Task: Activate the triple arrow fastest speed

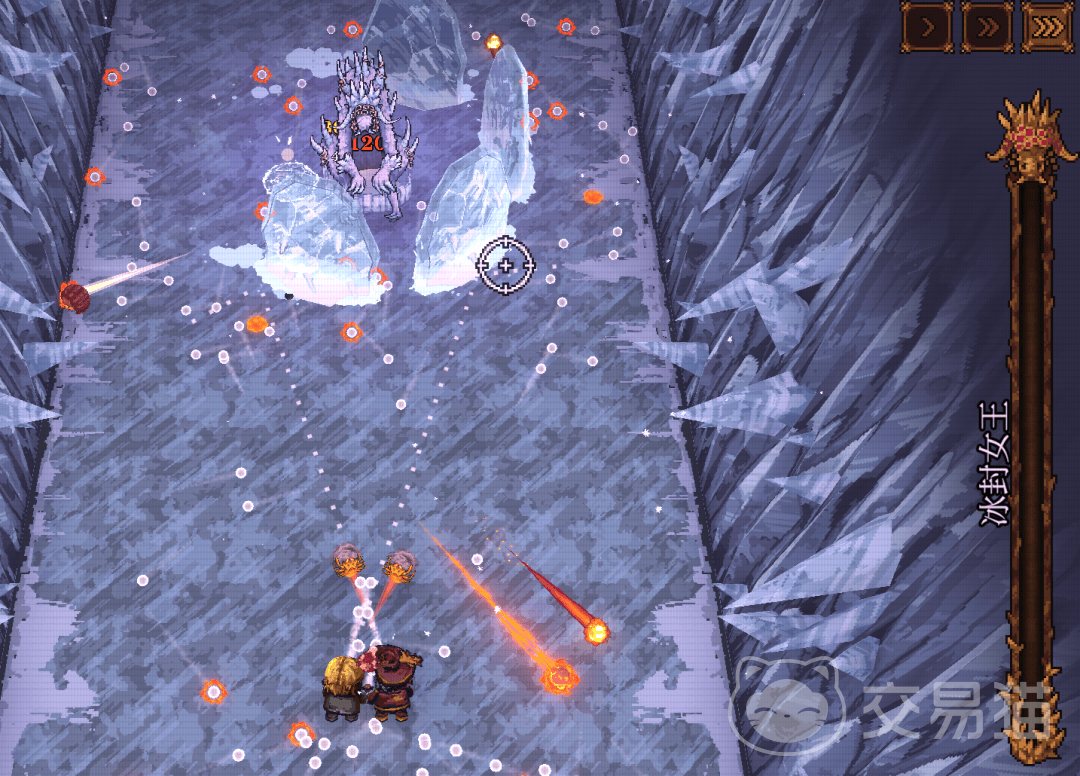Action: click(x=1047, y=27)
